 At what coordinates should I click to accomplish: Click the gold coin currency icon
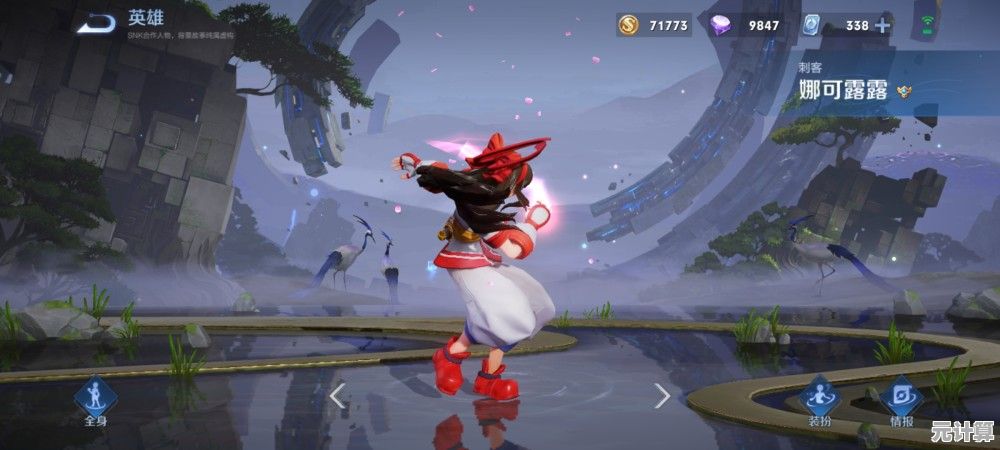click(628, 25)
